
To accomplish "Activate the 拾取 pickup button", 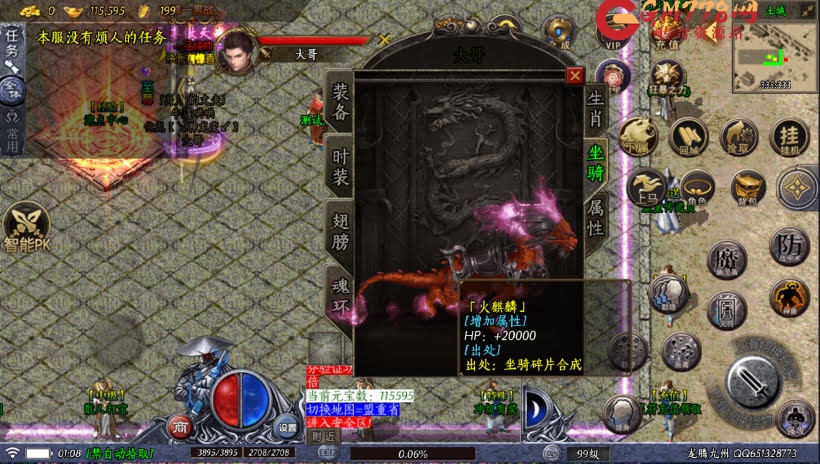I will click(739, 137).
